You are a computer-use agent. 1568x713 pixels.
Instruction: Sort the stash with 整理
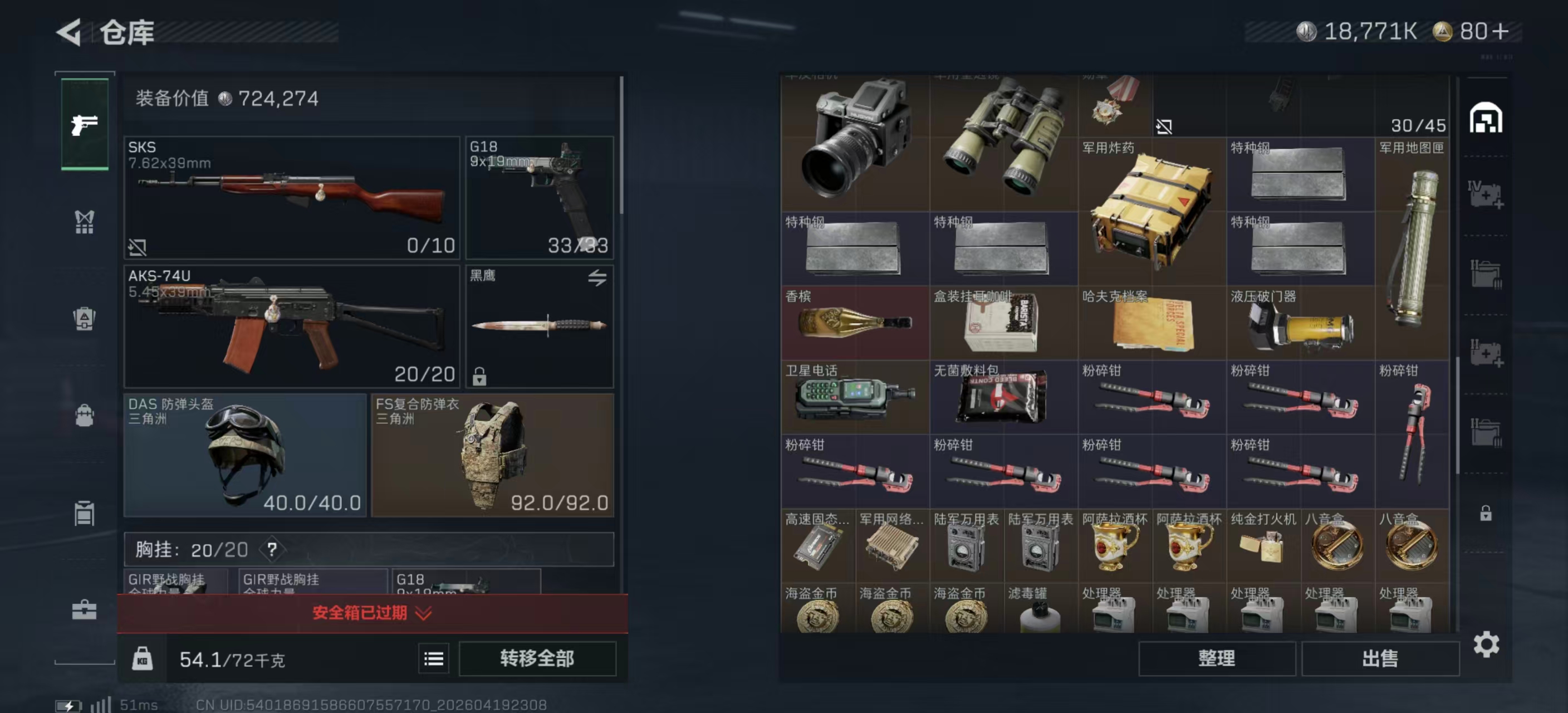pyautogui.click(x=1216, y=658)
